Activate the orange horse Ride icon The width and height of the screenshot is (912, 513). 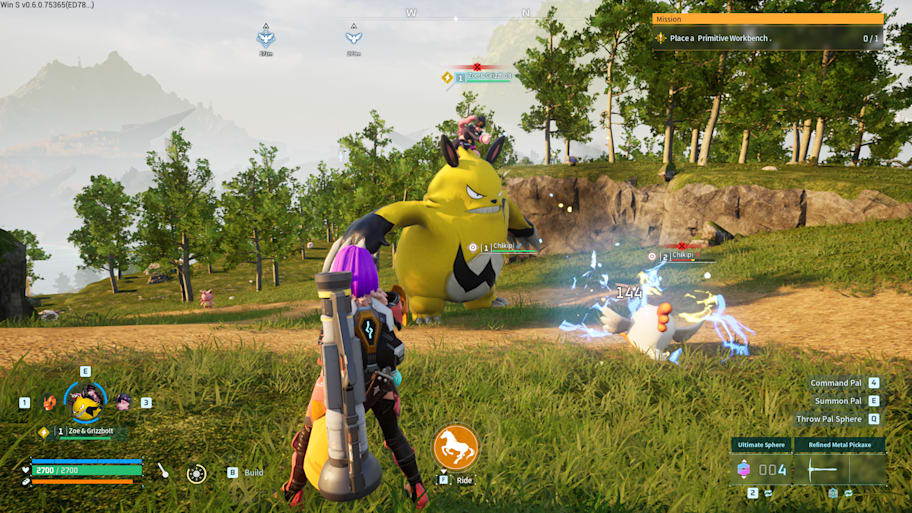point(456,447)
